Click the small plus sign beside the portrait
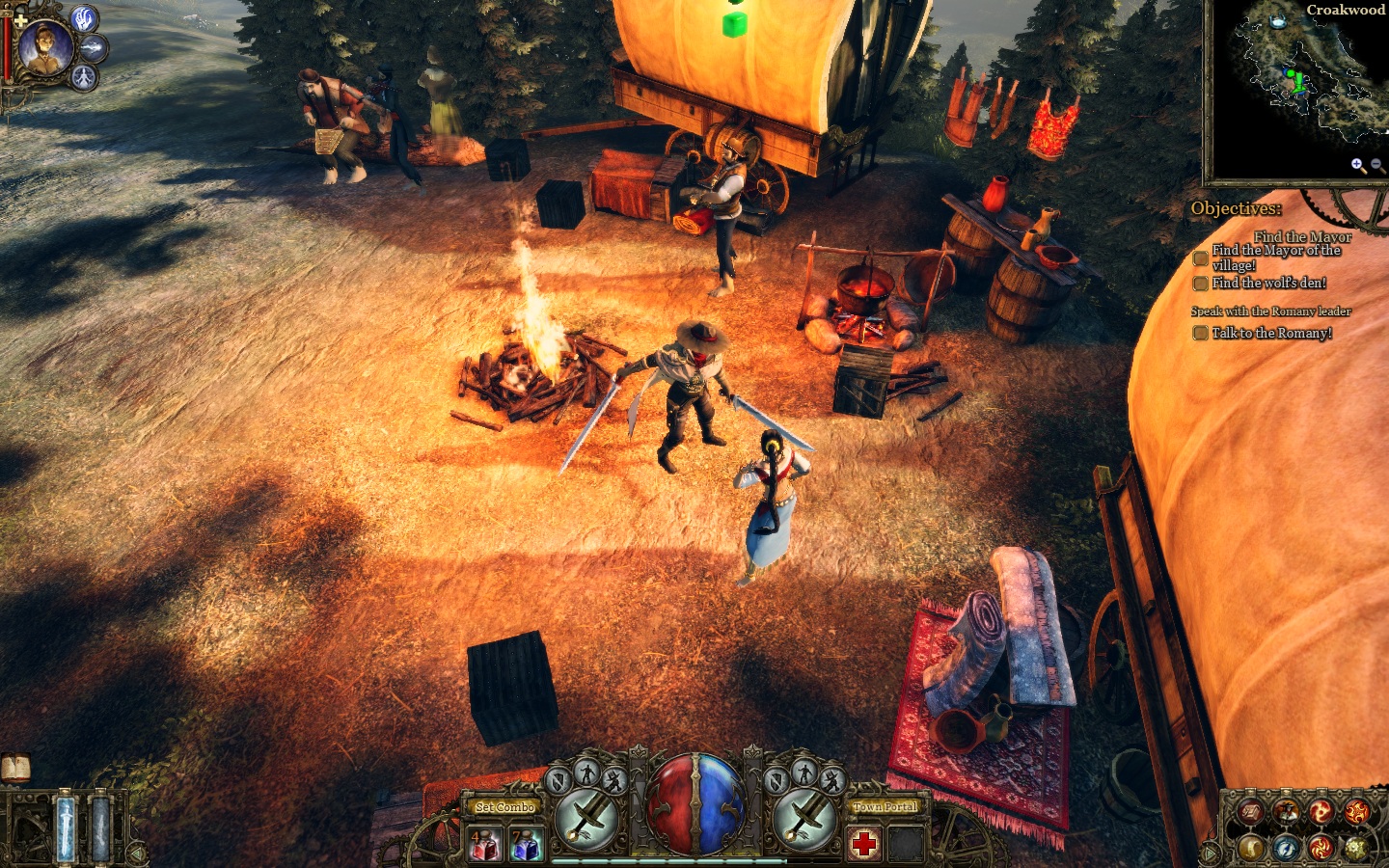 19,19
